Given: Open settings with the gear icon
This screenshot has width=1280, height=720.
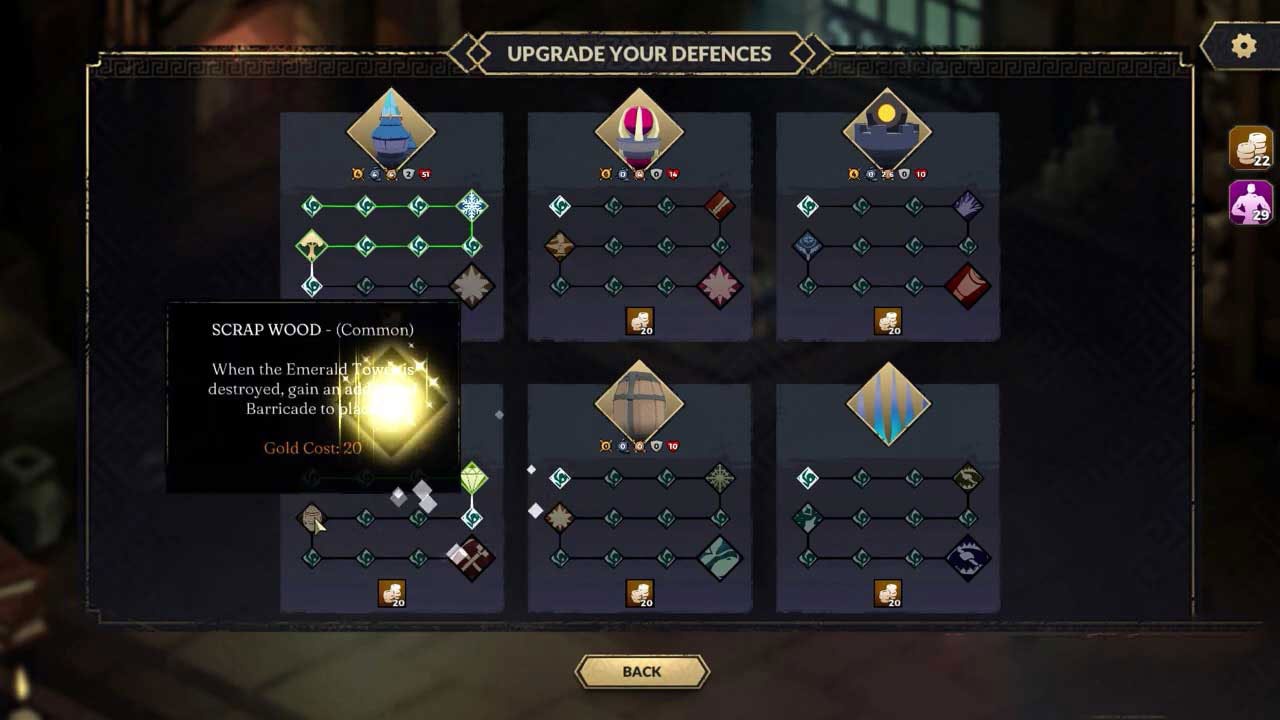Looking at the screenshot, I should pyautogui.click(x=1243, y=46).
